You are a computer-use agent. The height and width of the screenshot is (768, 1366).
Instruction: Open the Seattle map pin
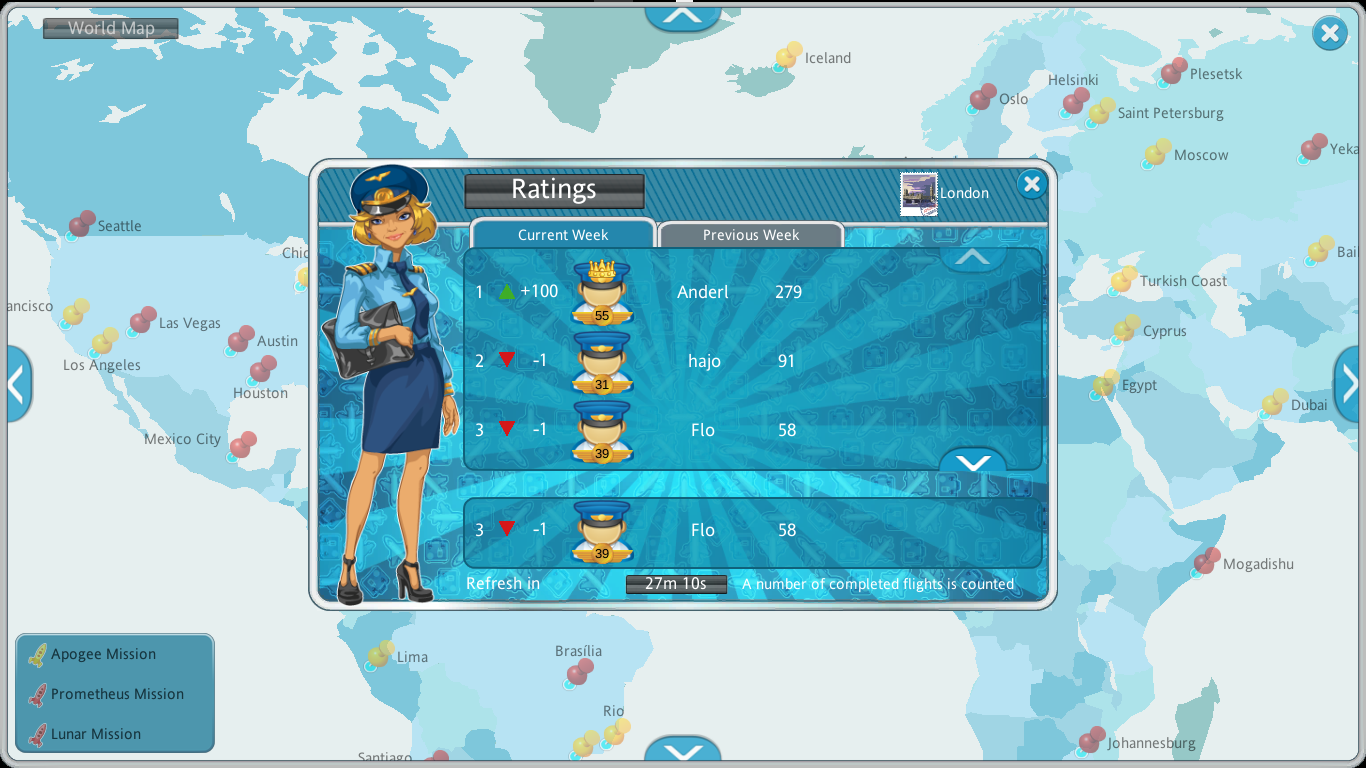click(x=81, y=224)
